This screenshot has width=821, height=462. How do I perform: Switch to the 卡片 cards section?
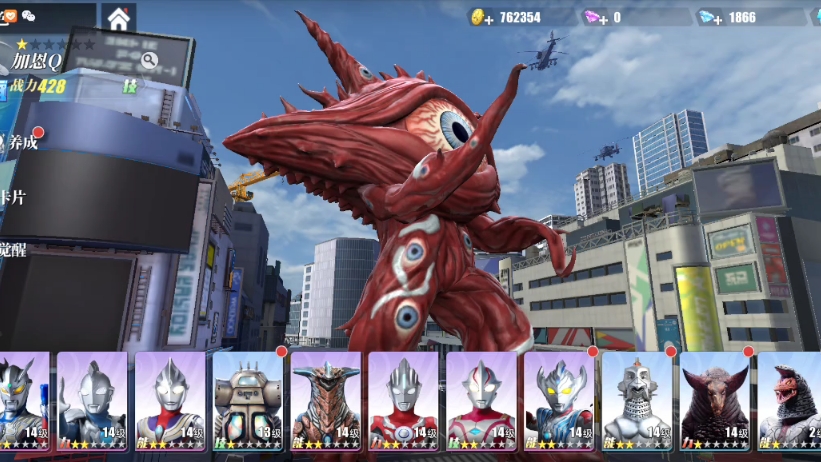coord(14,197)
